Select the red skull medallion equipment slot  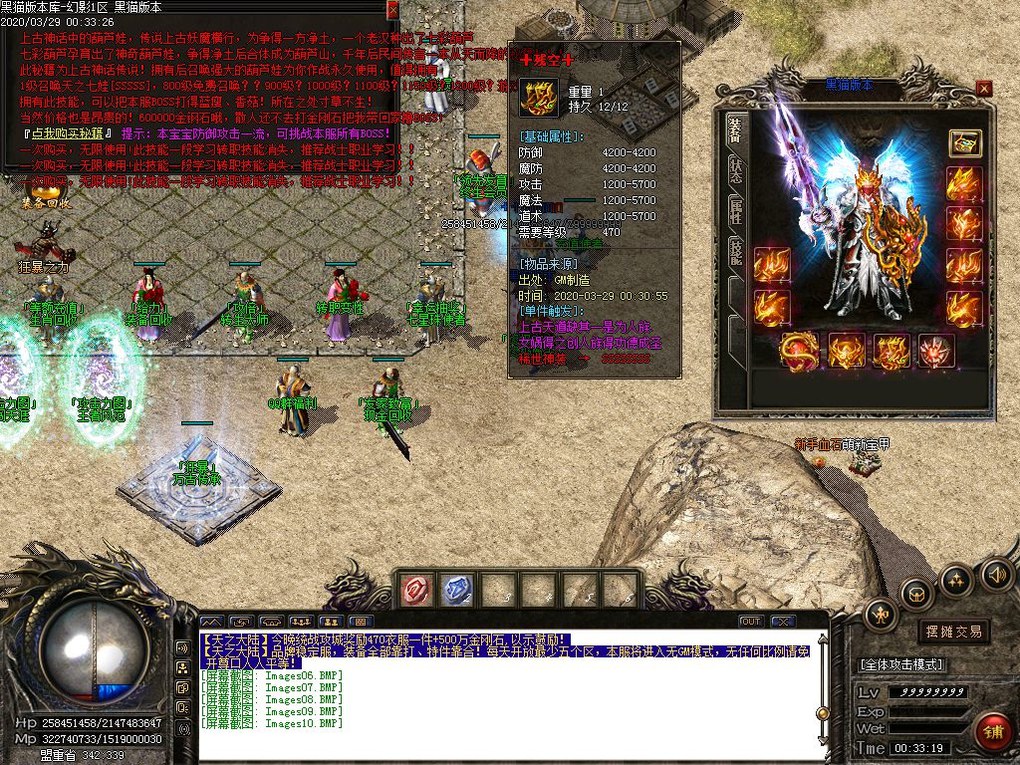(936, 351)
